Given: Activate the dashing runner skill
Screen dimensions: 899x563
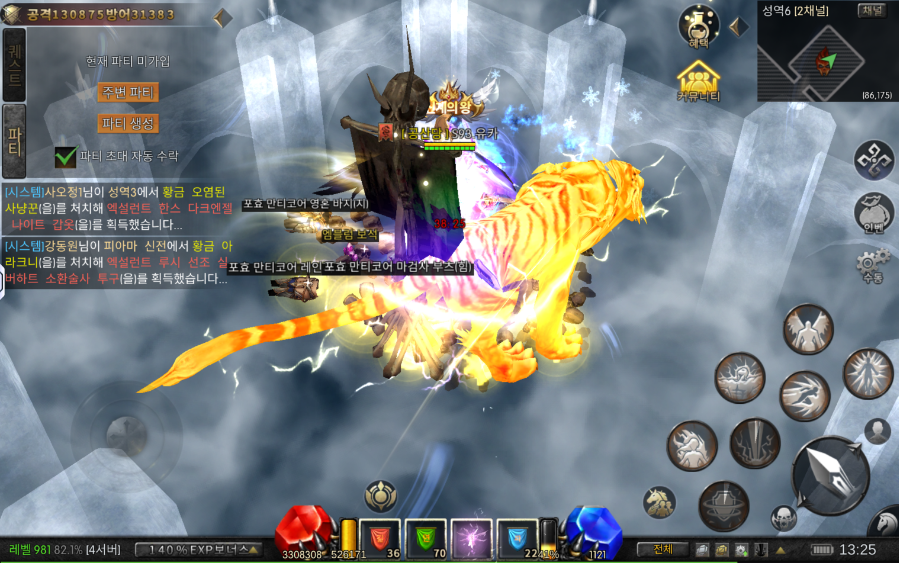Looking at the screenshot, I should point(804,395).
